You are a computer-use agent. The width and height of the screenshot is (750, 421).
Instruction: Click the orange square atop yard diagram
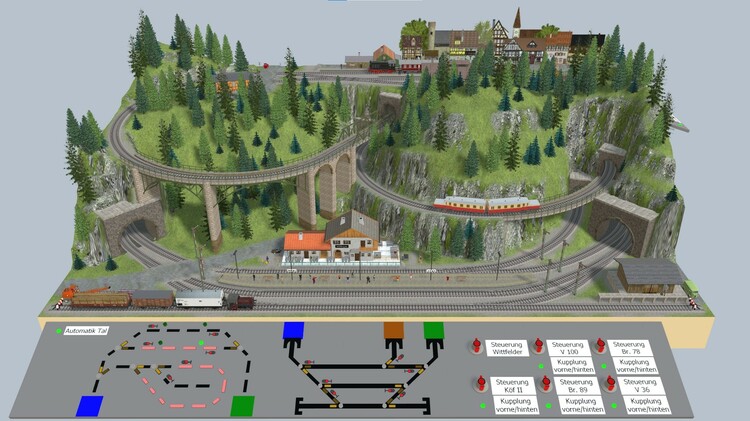tap(394, 332)
